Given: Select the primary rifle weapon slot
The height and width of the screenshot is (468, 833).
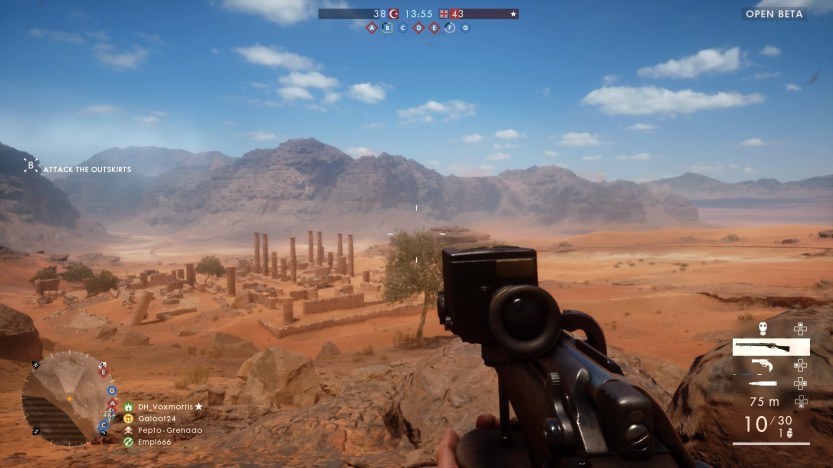Looking at the screenshot, I should tap(770, 347).
